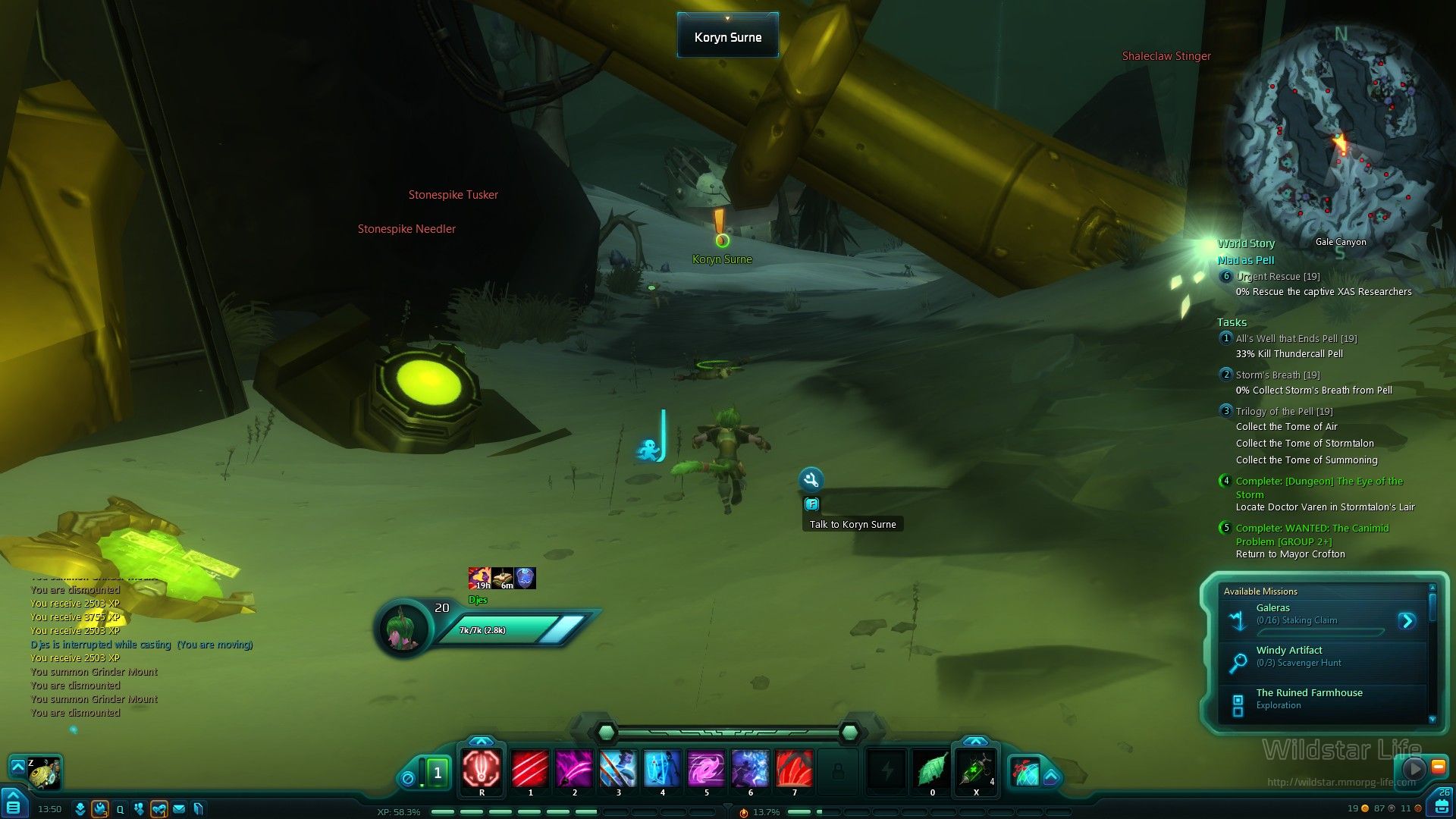The width and height of the screenshot is (1456, 819).
Task: Select the Storm's Breath task entry
Action: [1278, 375]
